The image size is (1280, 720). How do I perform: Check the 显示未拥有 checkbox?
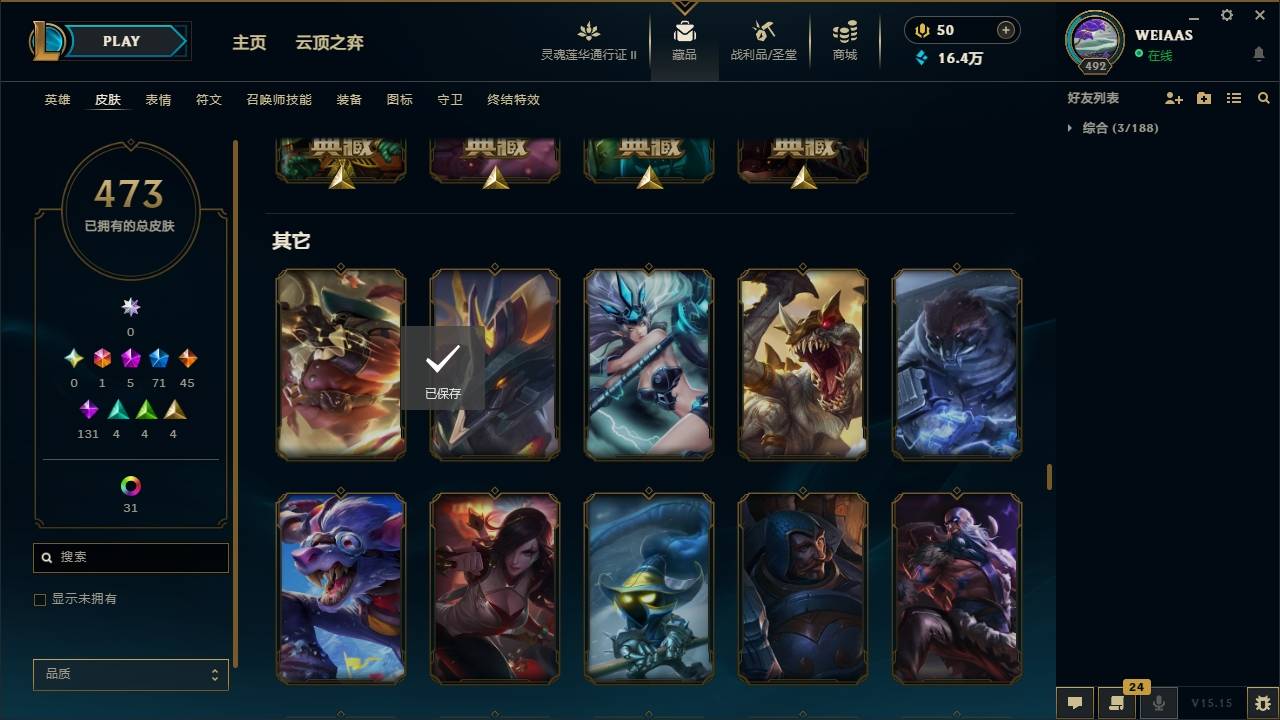click(39, 599)
